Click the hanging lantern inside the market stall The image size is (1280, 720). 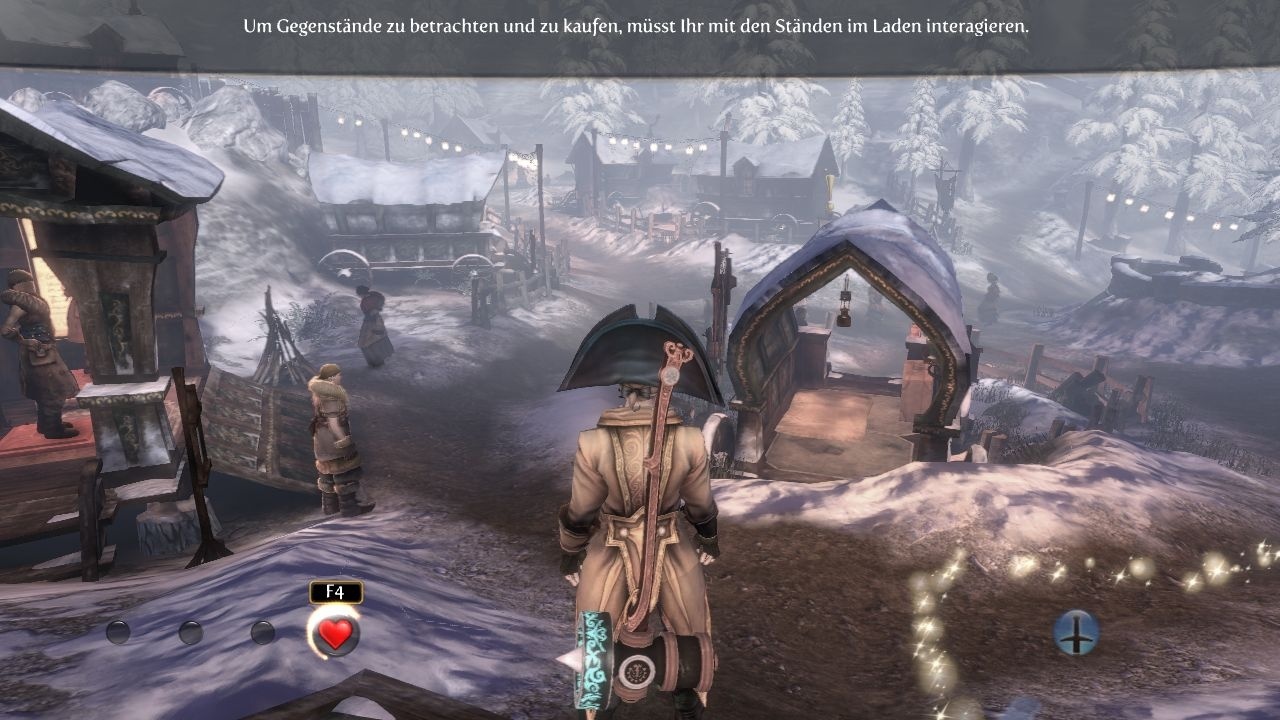845,314
